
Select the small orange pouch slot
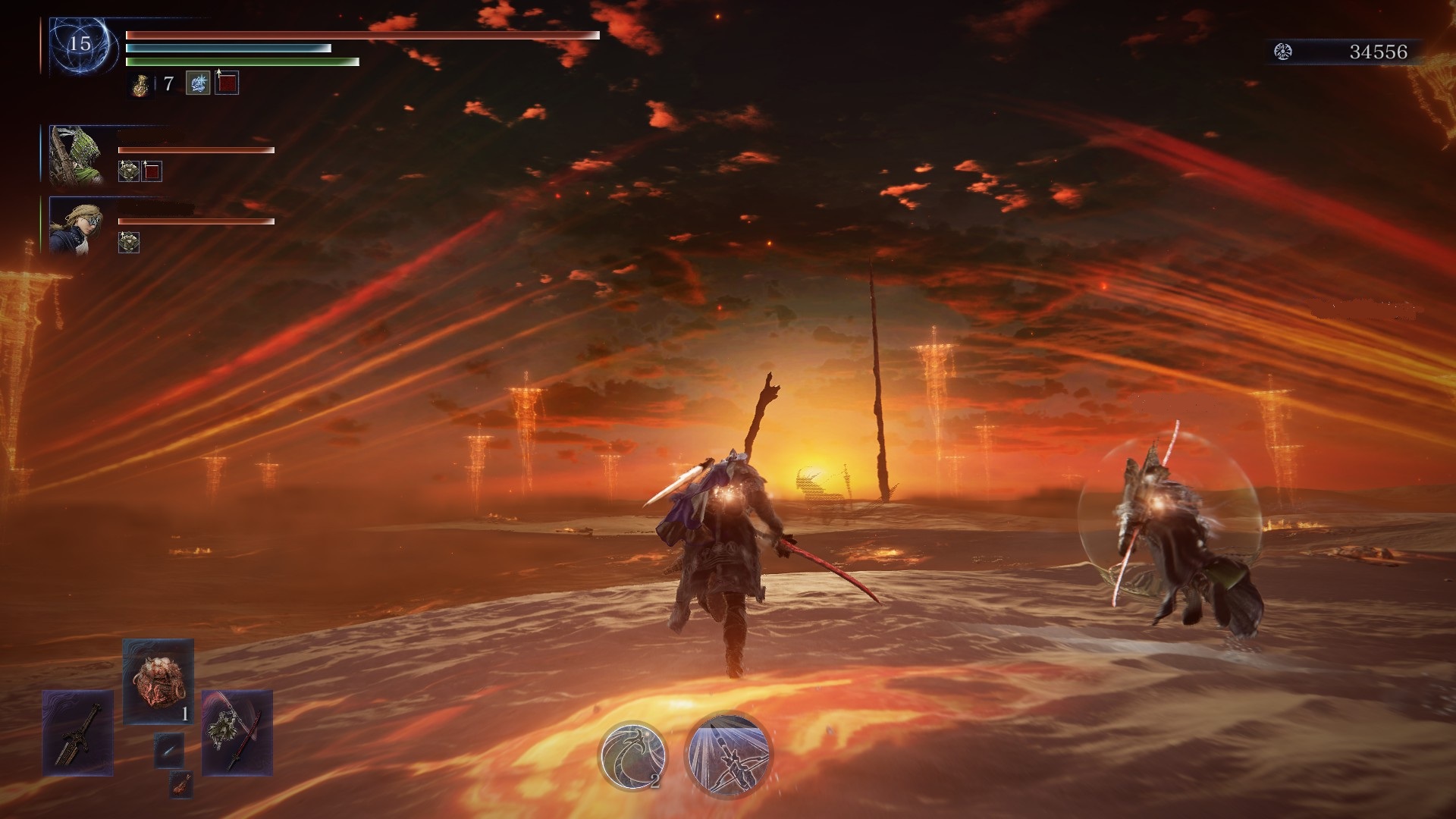(x=180, y=785)
